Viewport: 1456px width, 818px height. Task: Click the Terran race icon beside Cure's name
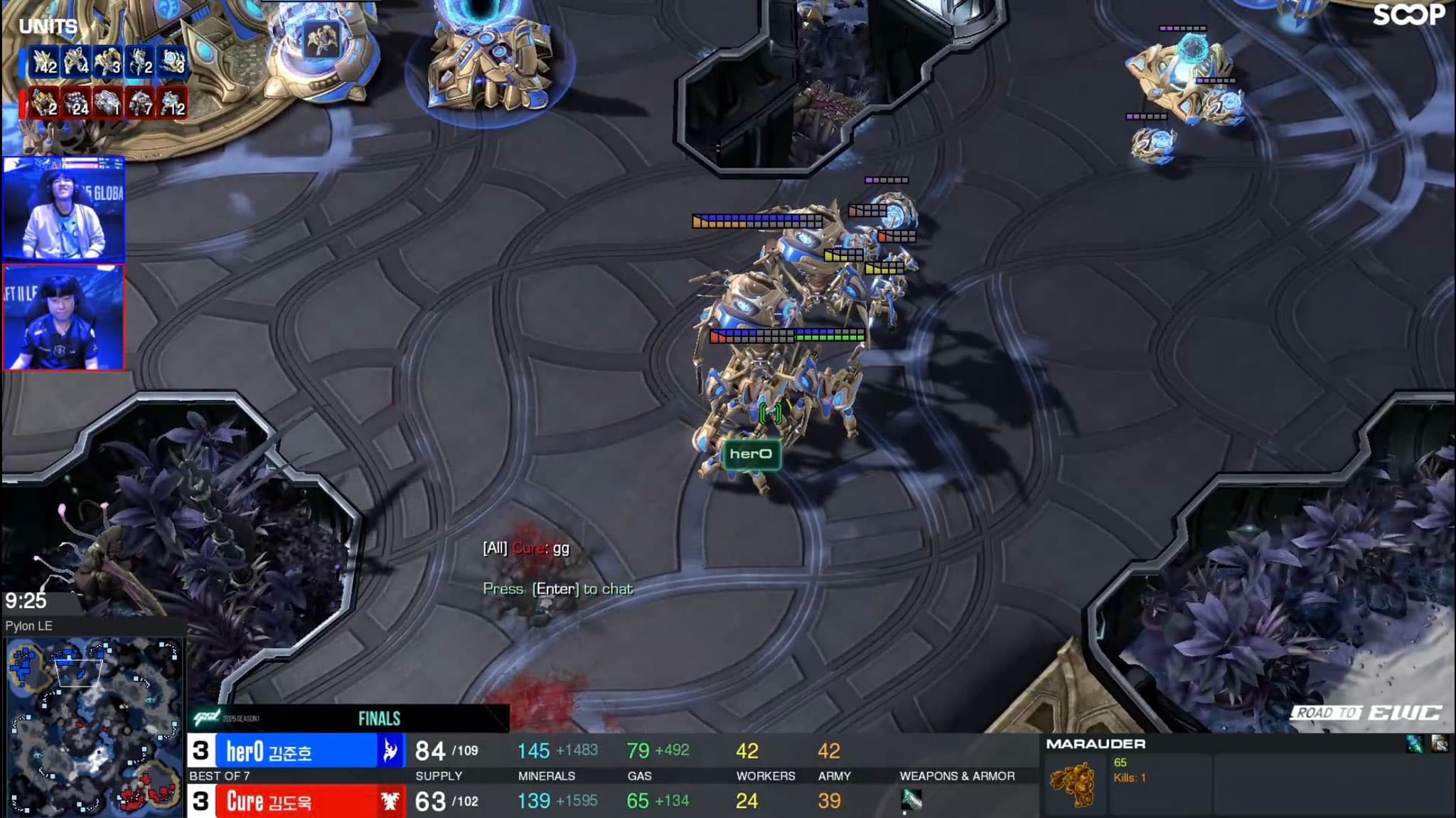tap(390, 802)
